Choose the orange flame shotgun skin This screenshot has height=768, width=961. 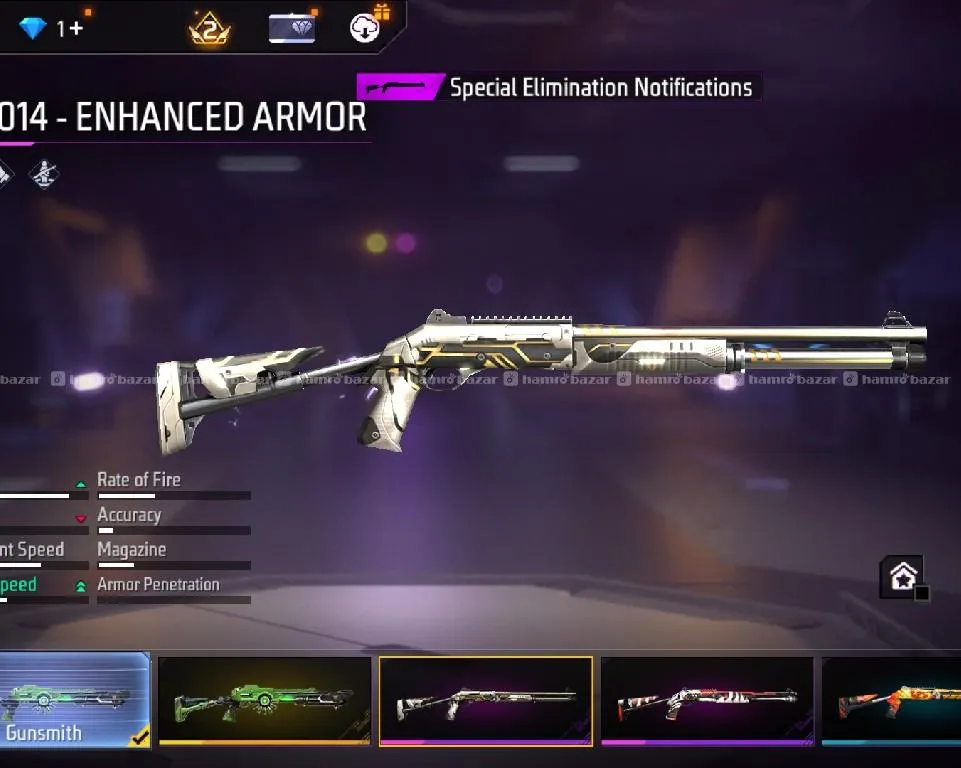pyautogui.click(x=892, y=700)
